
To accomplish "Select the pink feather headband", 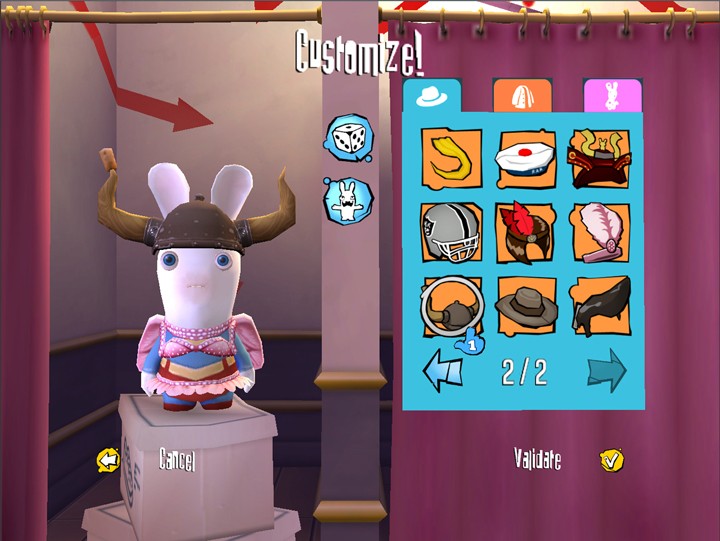I will 600,232.
